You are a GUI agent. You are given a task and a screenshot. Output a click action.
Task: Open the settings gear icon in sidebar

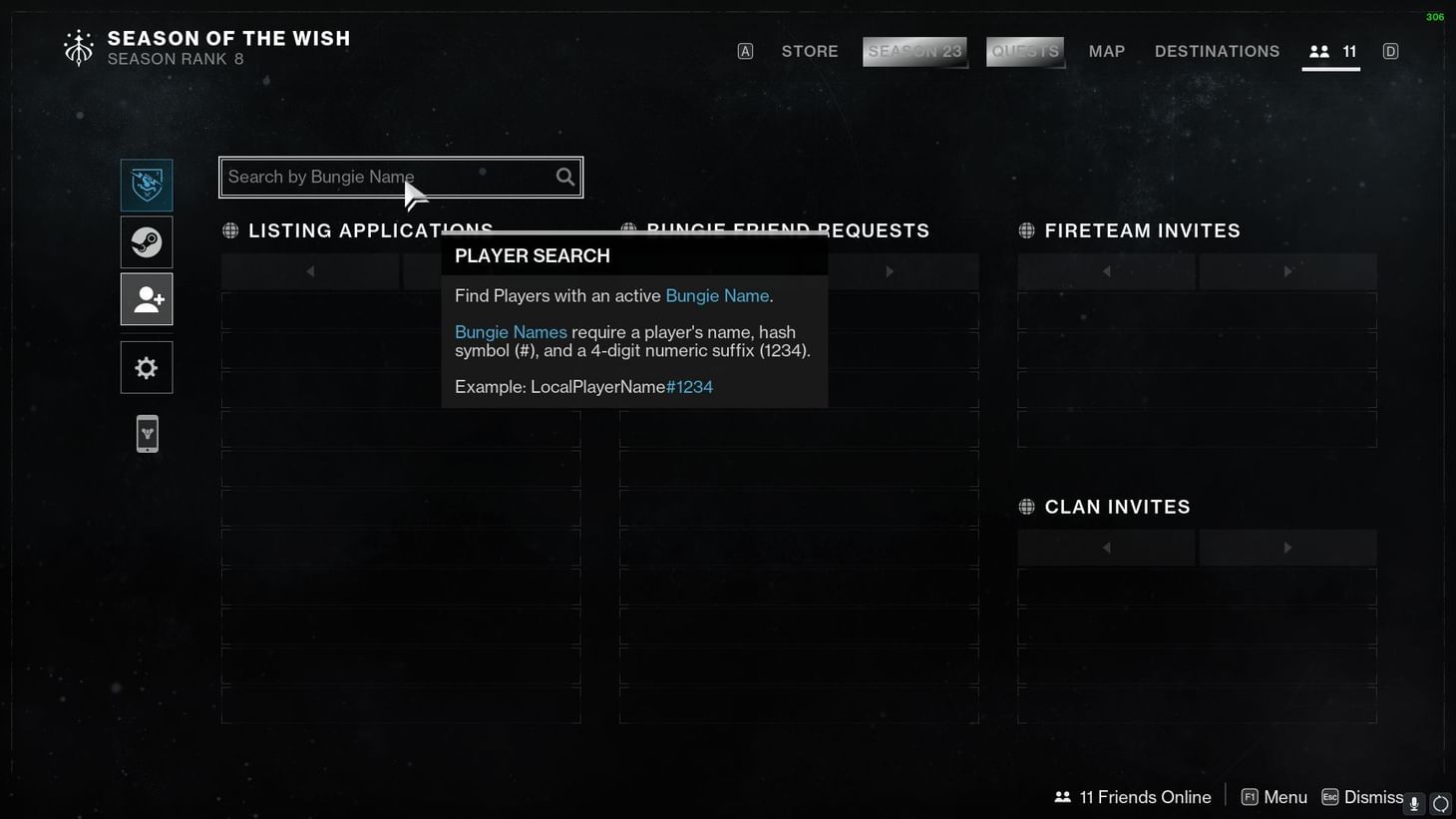pos(147,367)
